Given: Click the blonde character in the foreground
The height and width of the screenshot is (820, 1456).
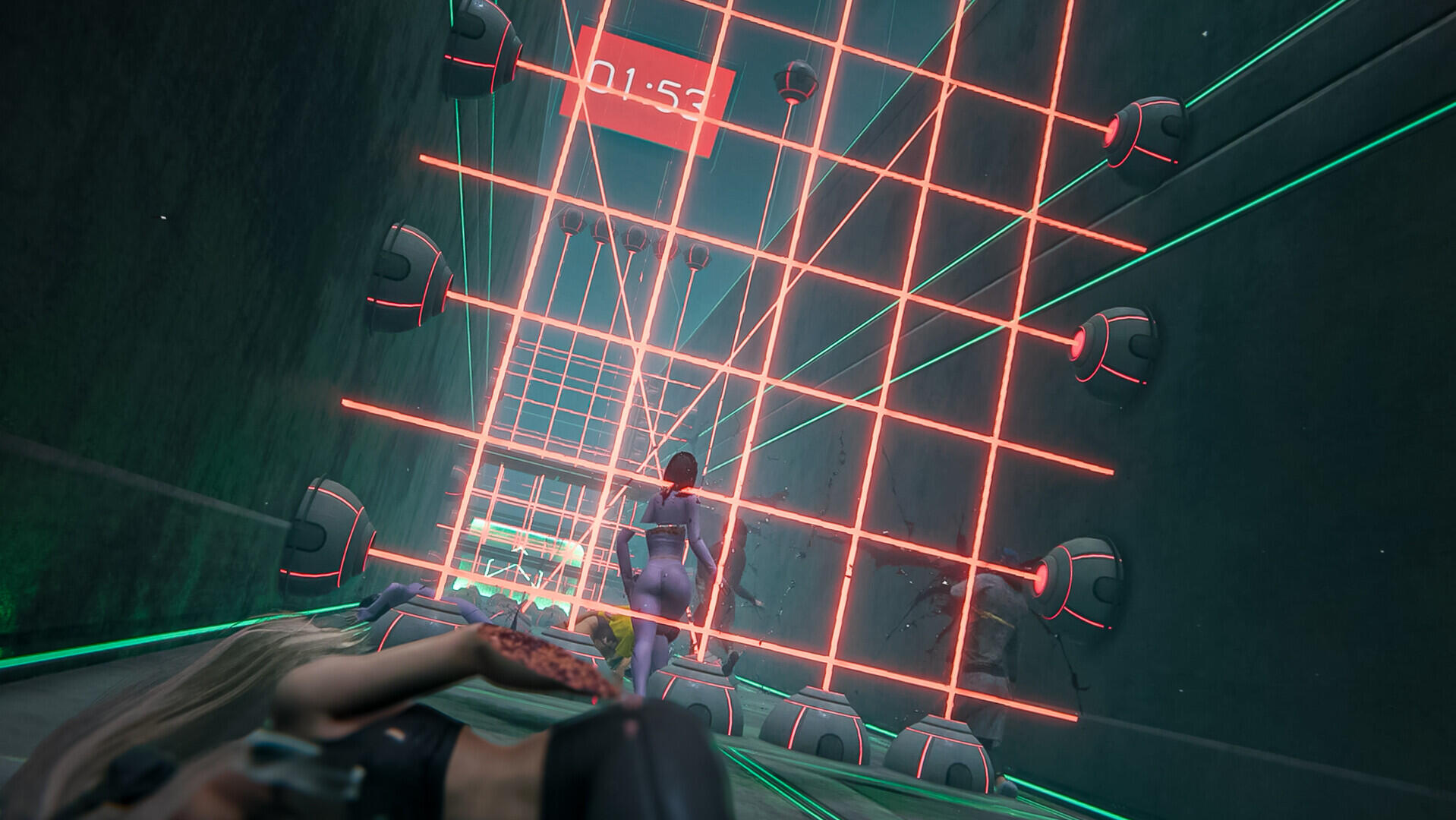Looking at the screenshot, I should pyautogui.click(x=342, y=721).
